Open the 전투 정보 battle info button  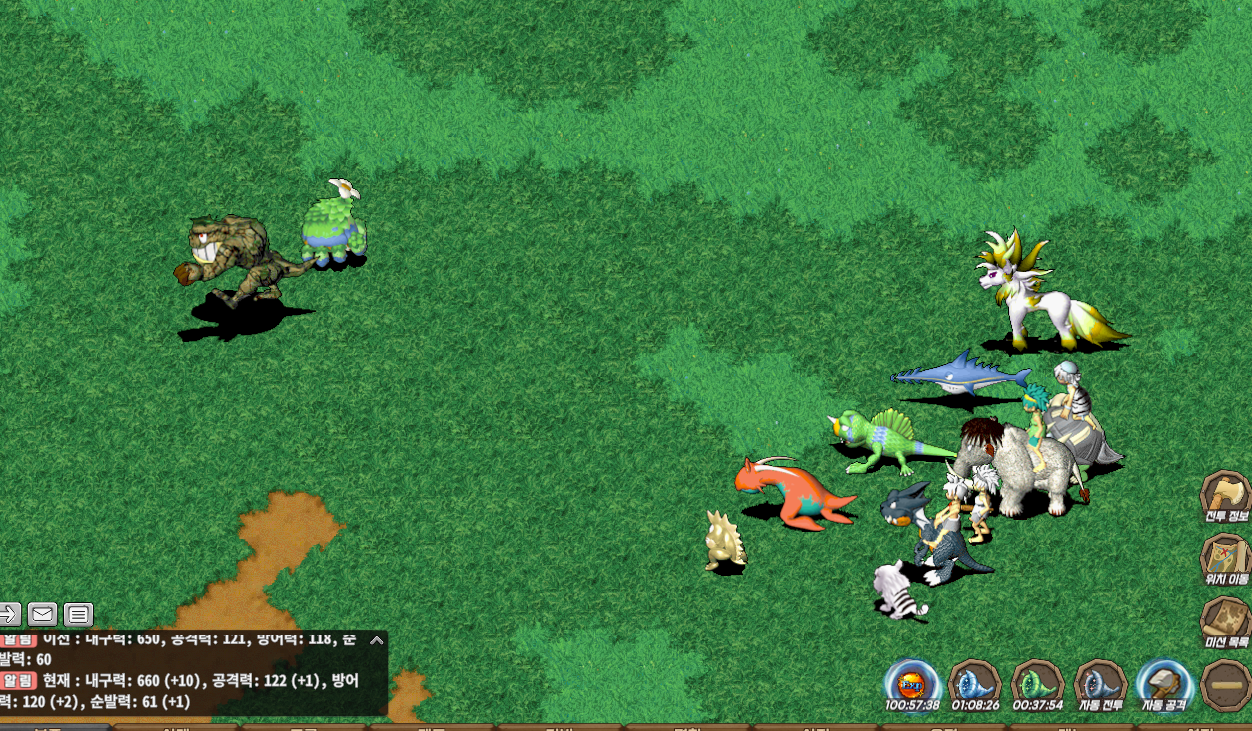click(x=1225, y=497)
